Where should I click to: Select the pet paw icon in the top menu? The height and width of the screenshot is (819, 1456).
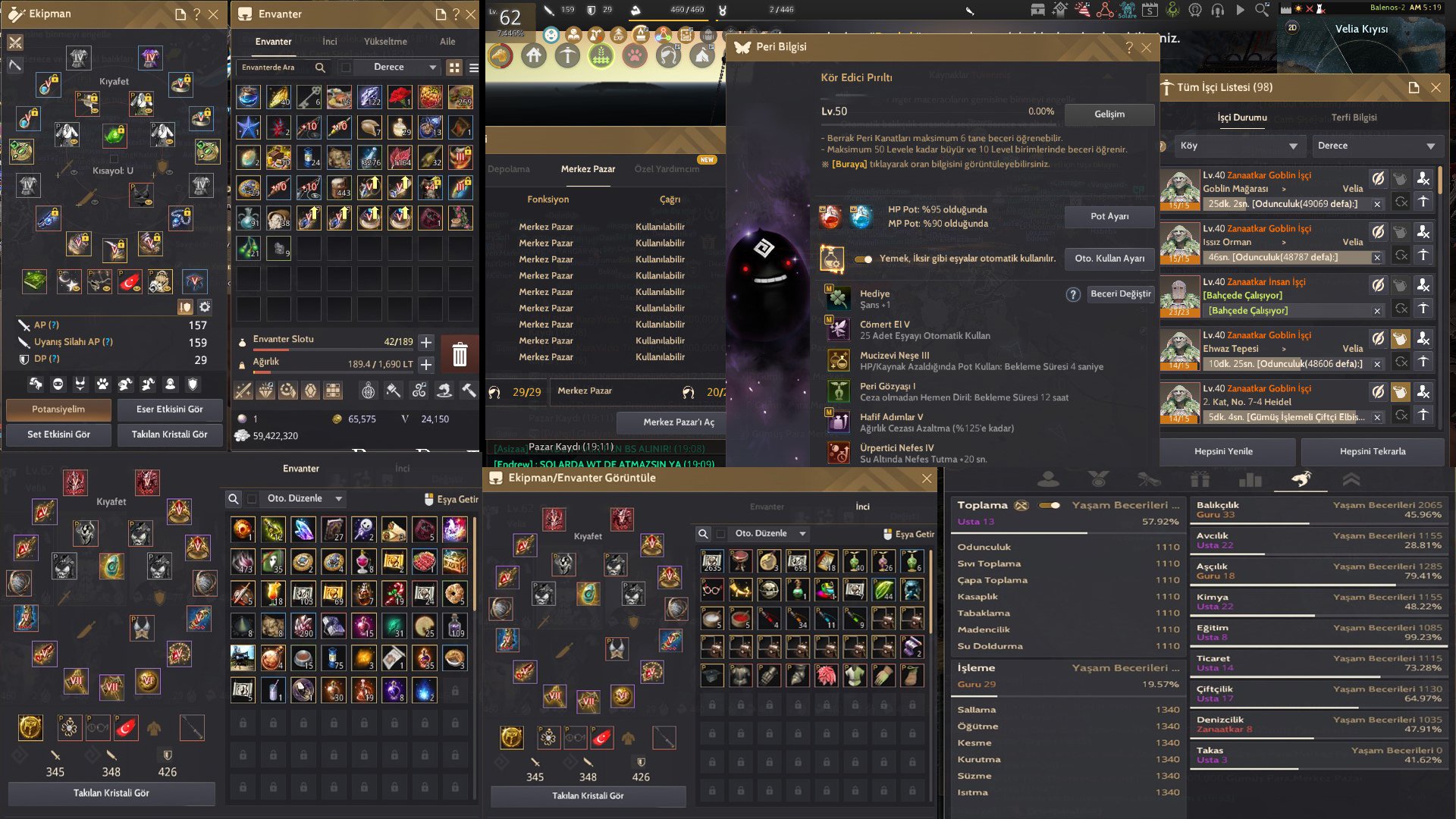pos(635,54)
